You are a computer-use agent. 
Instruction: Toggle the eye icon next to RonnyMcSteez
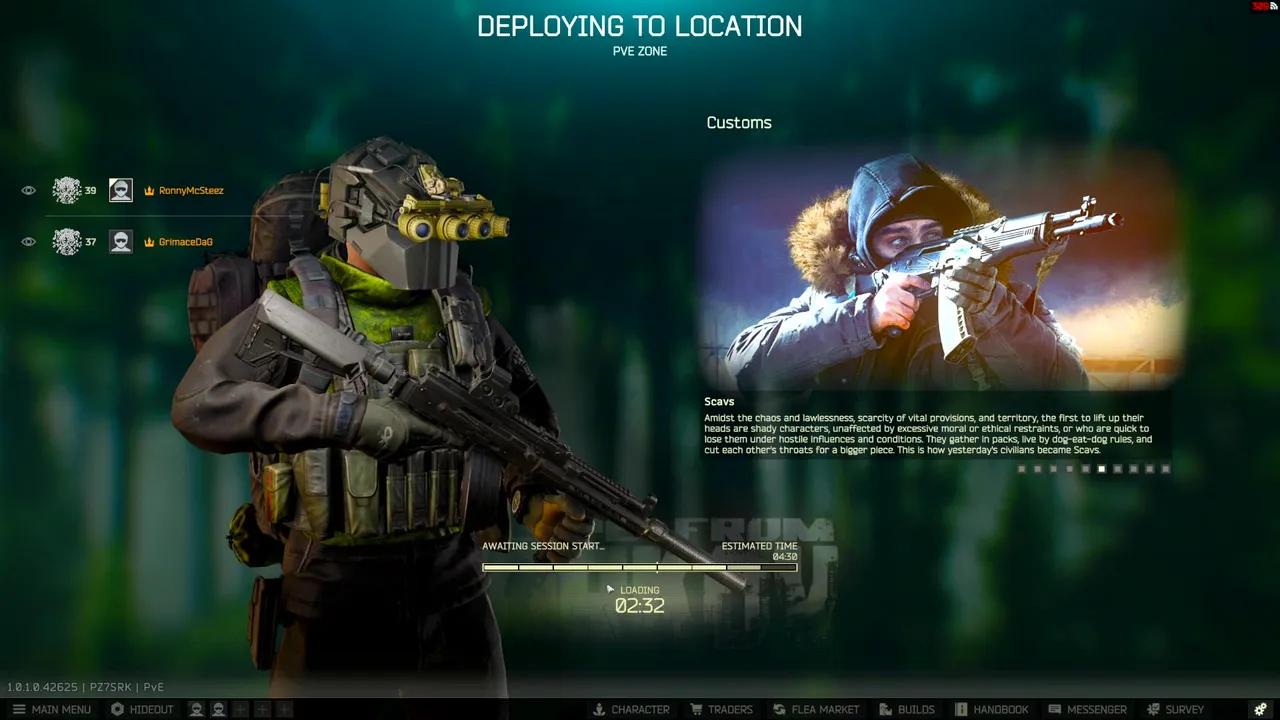tap(28, 189)
